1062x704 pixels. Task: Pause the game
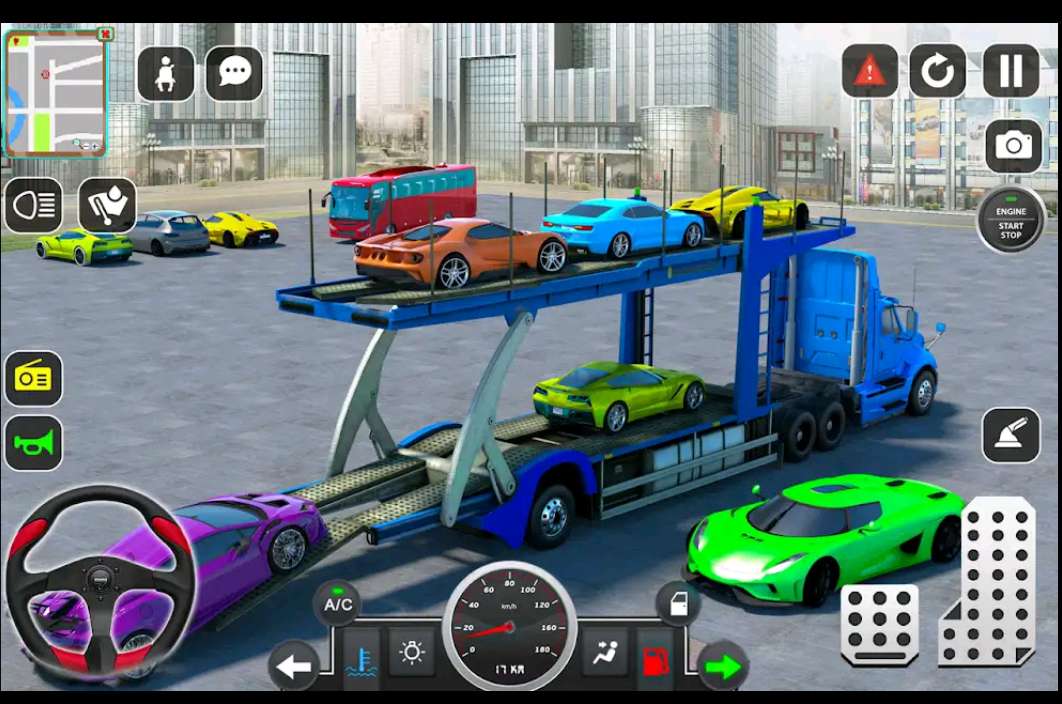[1011, 71]
